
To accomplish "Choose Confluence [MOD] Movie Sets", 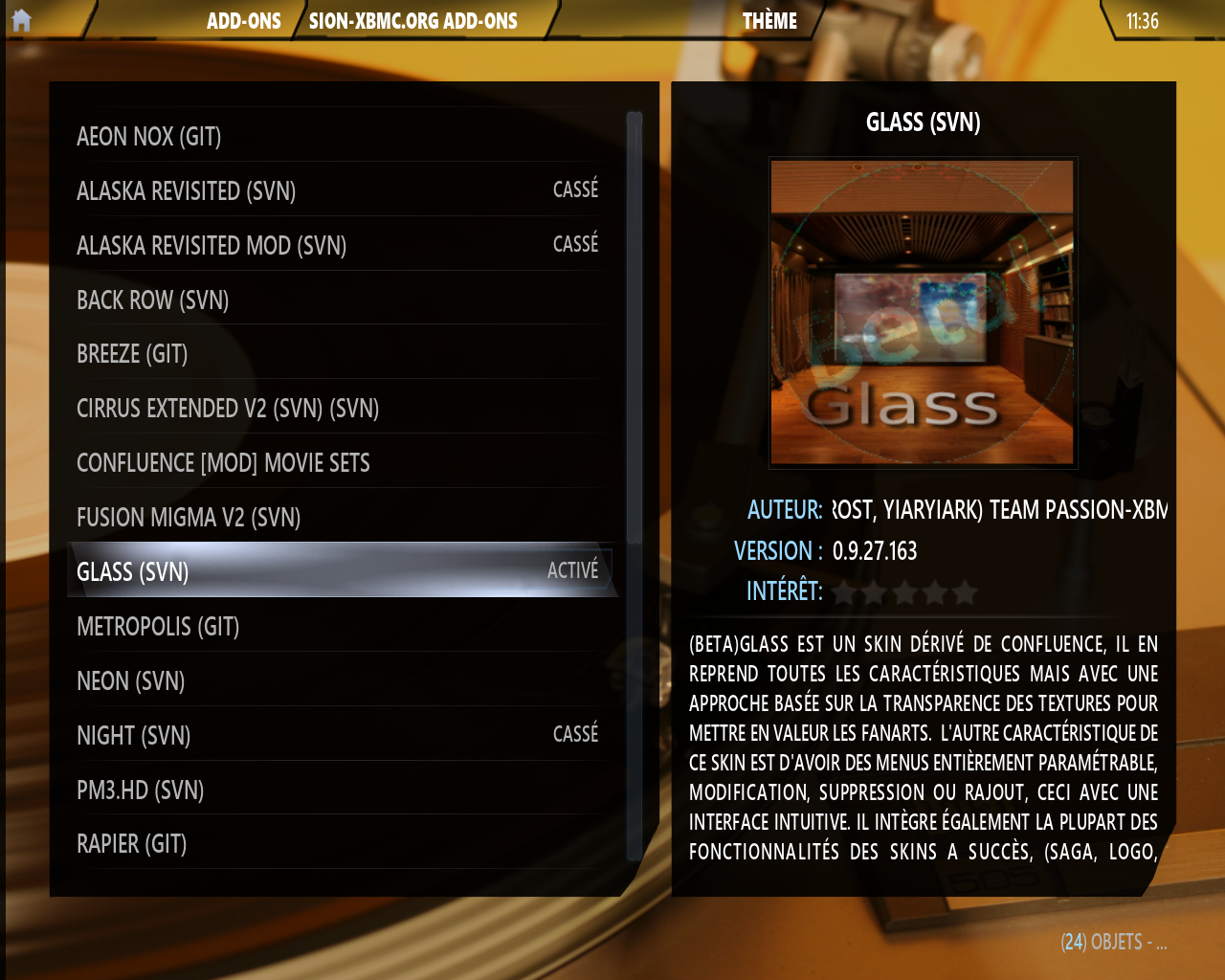I will 223,463.
